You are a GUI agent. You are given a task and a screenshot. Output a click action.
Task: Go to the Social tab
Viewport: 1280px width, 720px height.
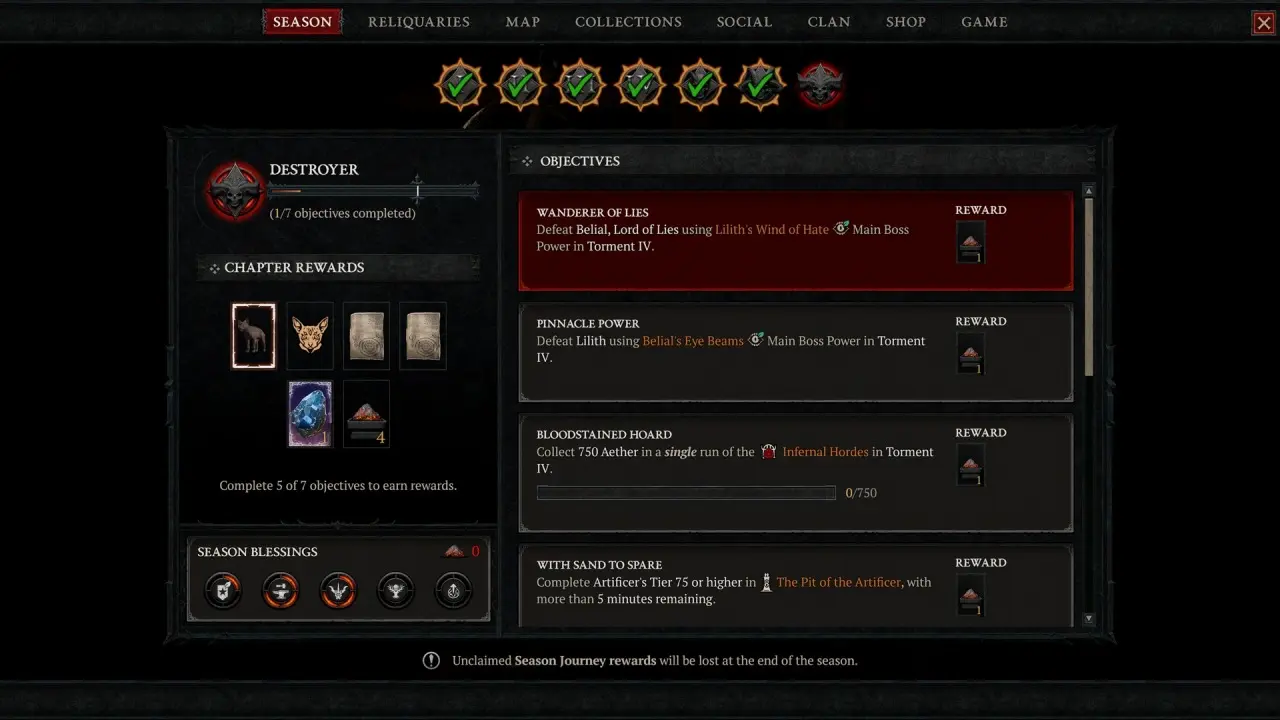point(744,22)
